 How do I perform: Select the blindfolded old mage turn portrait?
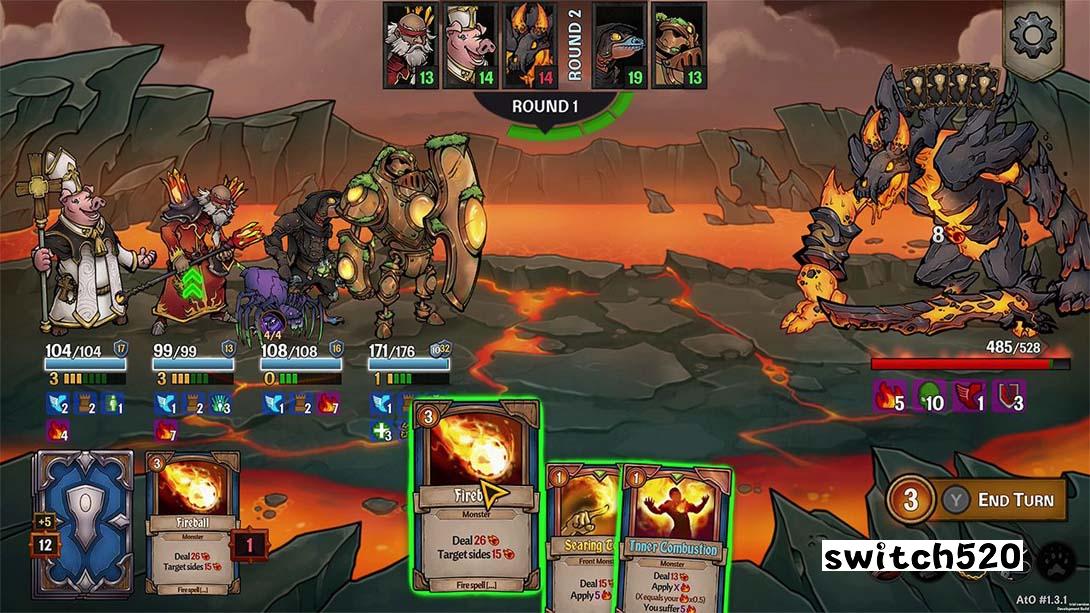[410, 45]
